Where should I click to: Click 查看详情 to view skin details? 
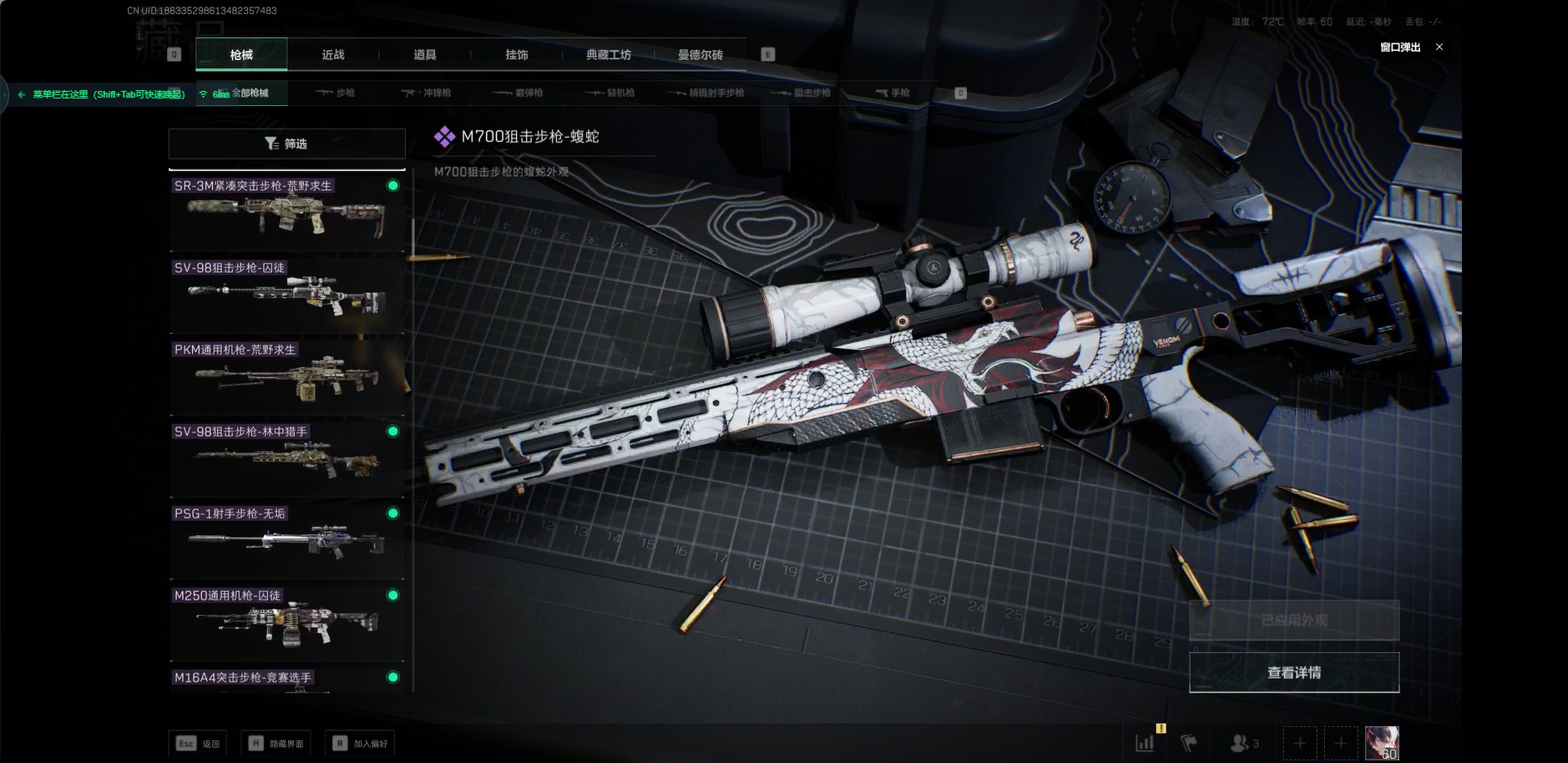(1293, 673)
